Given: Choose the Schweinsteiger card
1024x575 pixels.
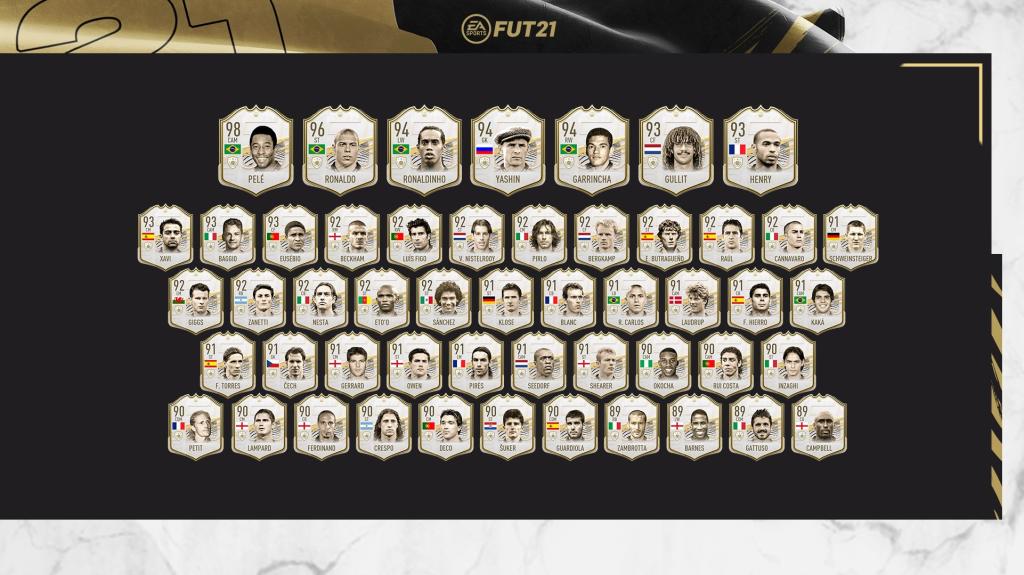Looking at the screenshot, I should pos(851,236).
